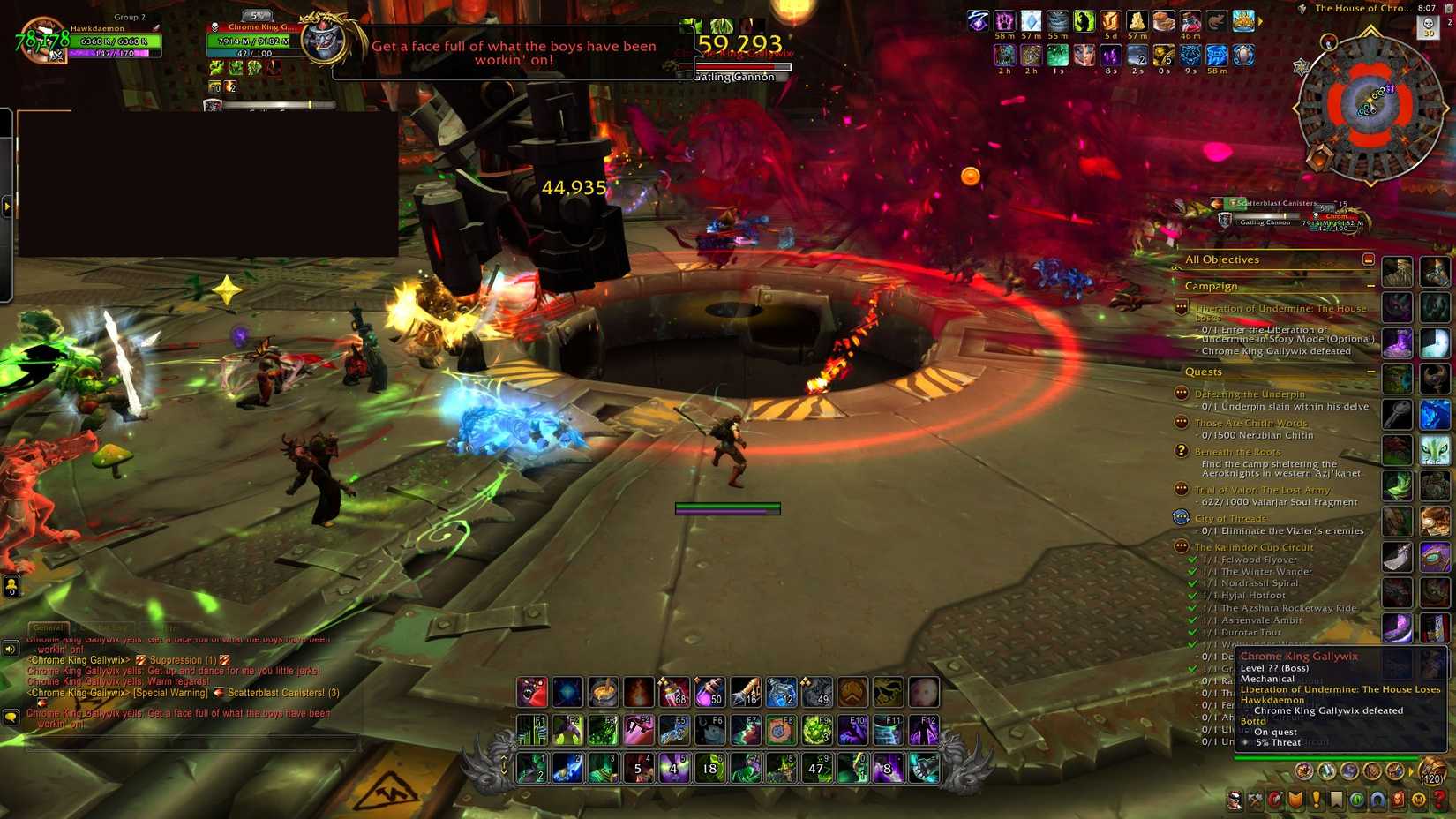Collapse the objective tracker with the red minus button

pyautogui.click(x=1369, y=259)
